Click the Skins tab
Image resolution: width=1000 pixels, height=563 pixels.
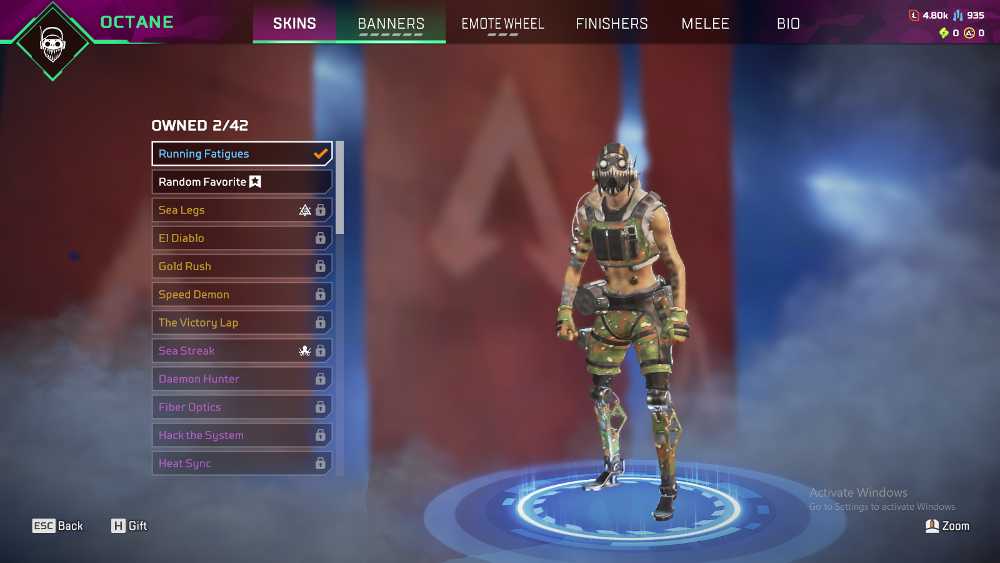point(294,23)
